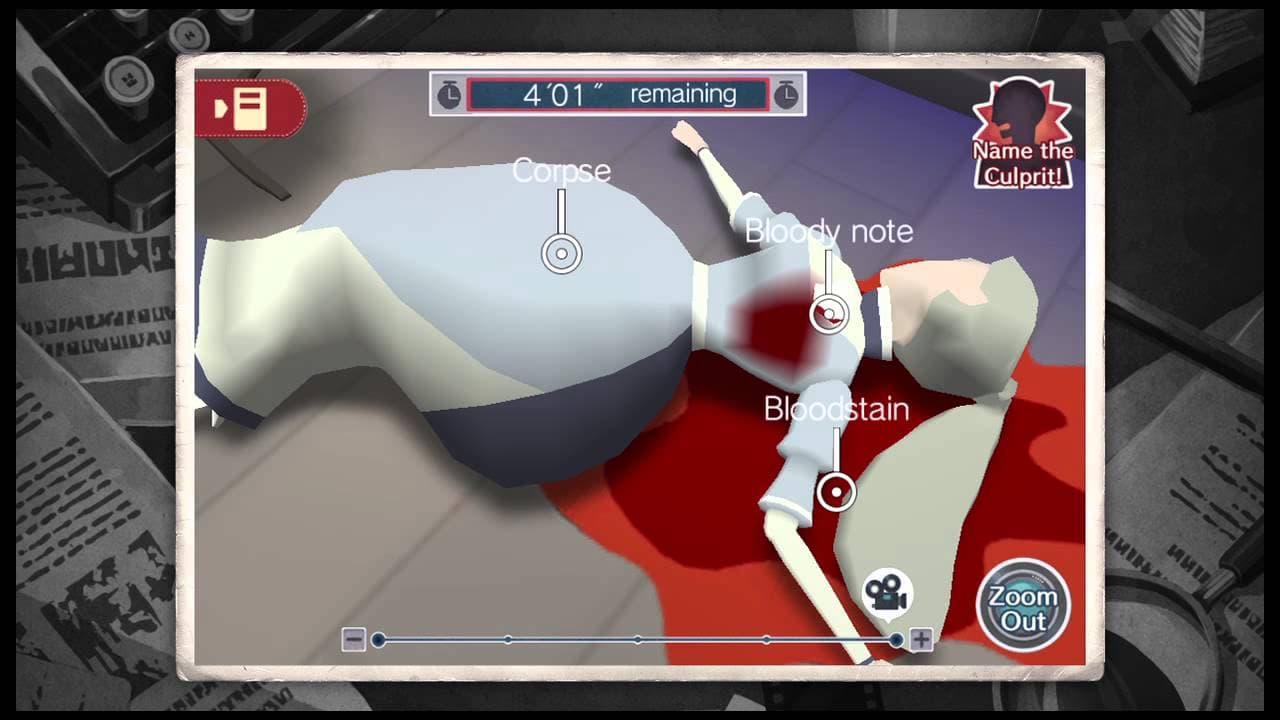Select a tick mark on the zoom slider

(639, 637)
